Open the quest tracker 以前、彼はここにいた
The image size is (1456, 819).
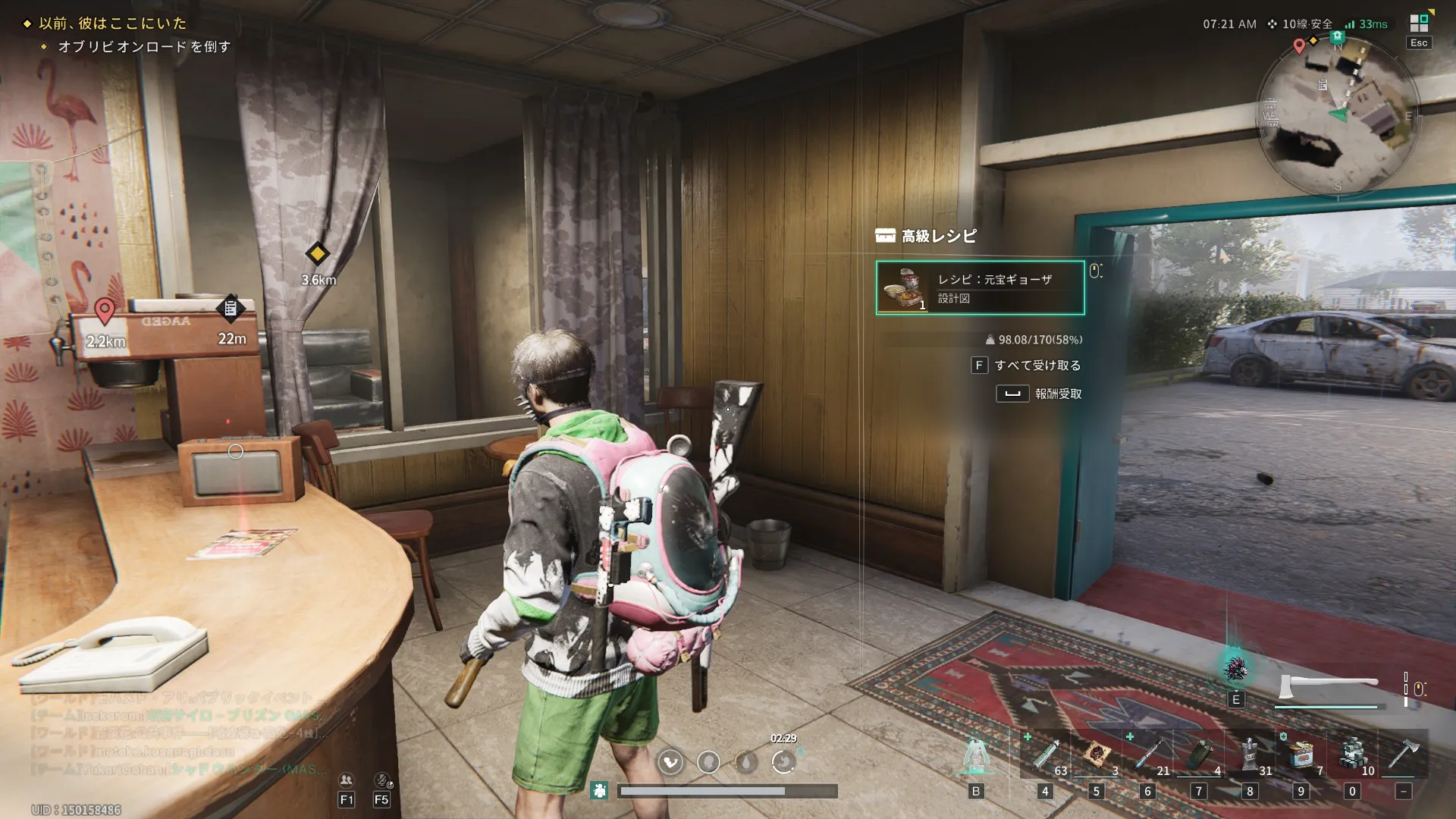tap(112, 24)
